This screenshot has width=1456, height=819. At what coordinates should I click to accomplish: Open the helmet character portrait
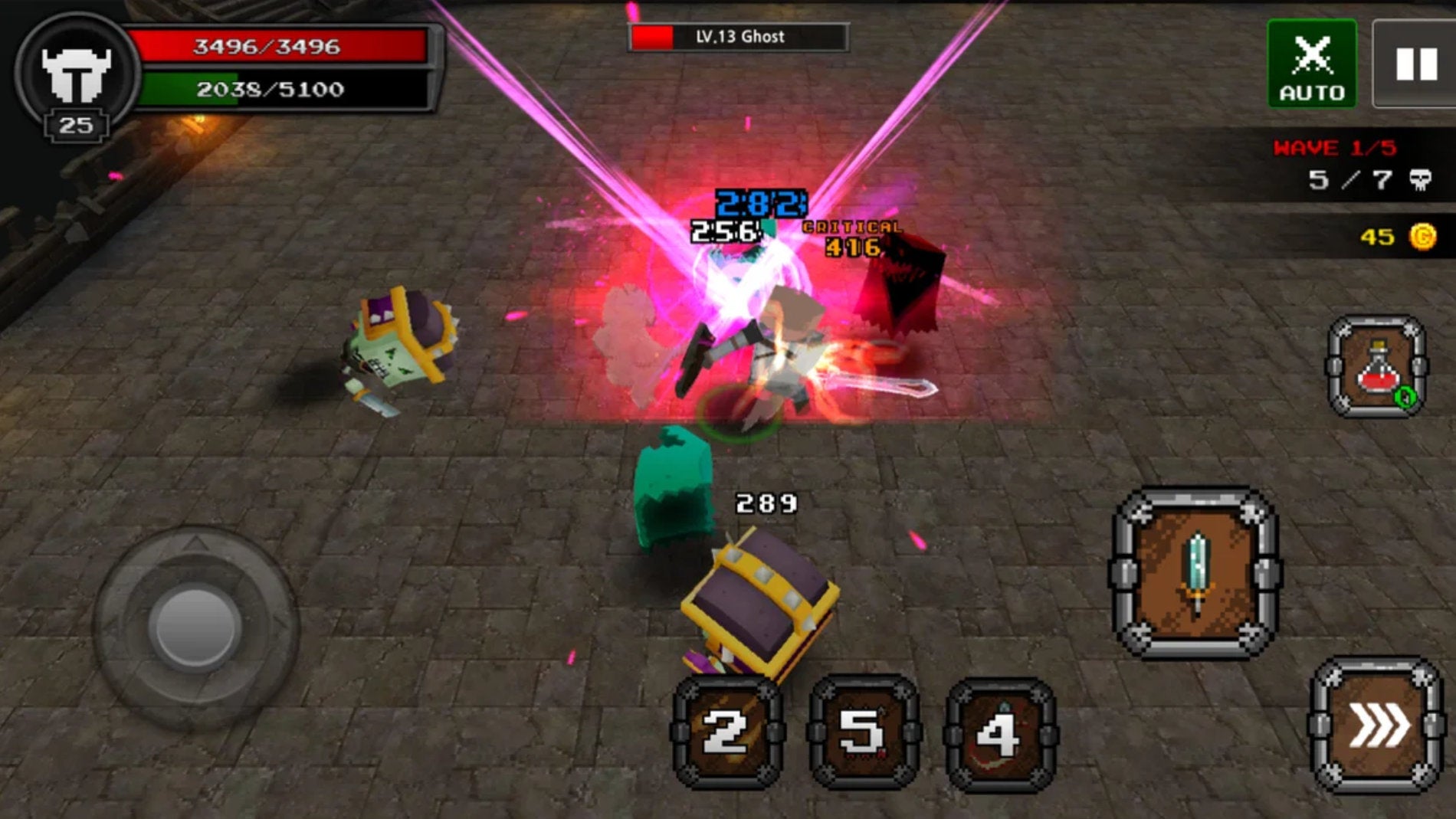[x=77, y=74]
